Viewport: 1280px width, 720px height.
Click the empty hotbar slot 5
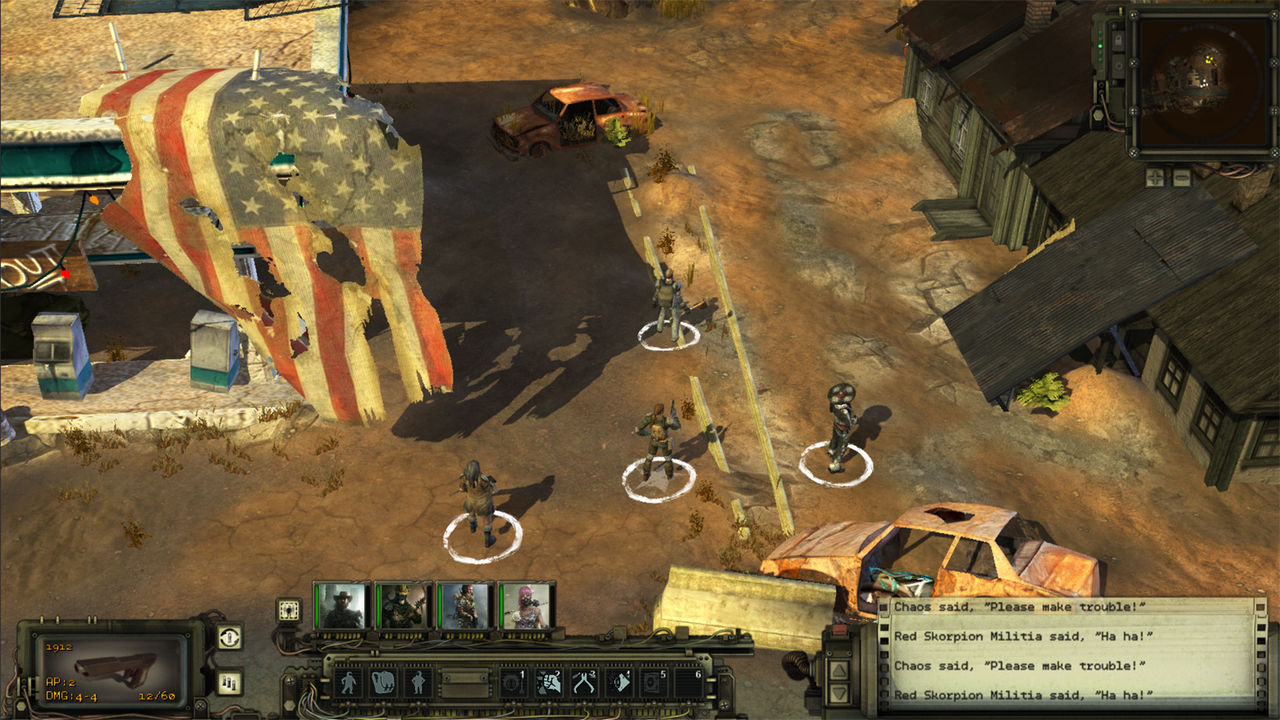655,682
